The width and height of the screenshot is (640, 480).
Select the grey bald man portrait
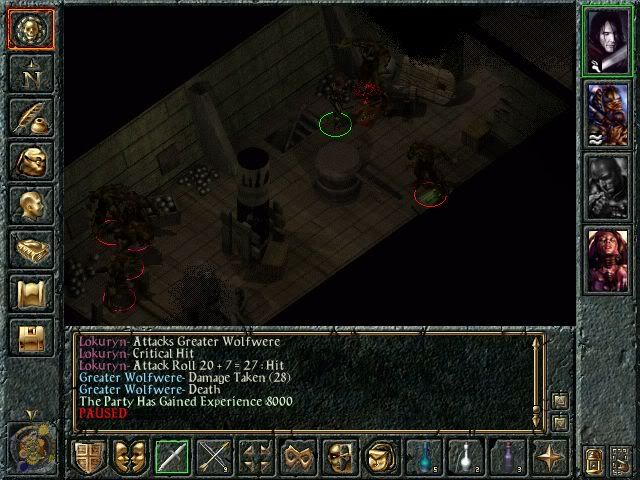pyautogui.click(x=608, y=187)
